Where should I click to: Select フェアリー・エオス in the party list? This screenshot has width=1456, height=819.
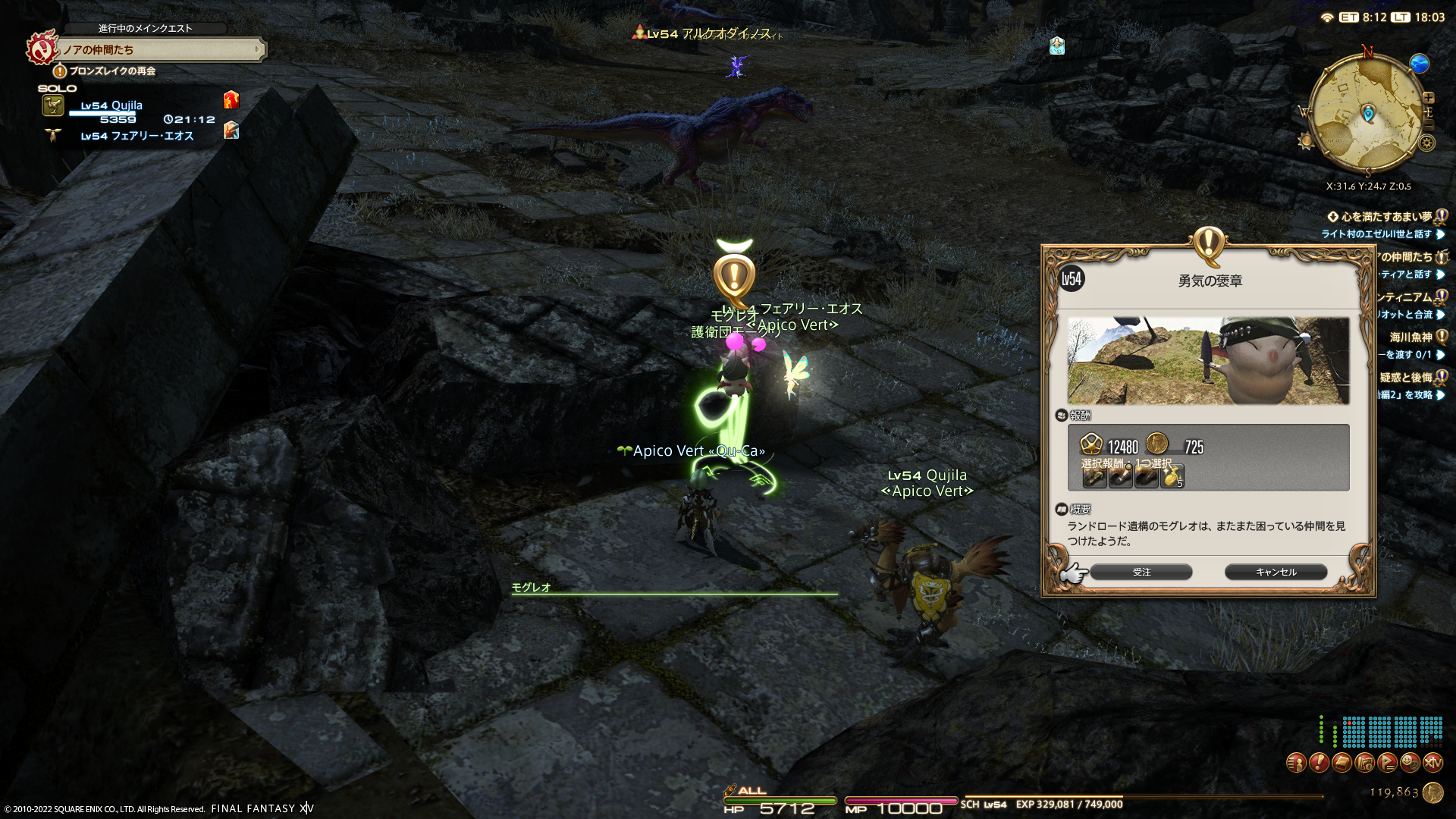pos(136,136)
